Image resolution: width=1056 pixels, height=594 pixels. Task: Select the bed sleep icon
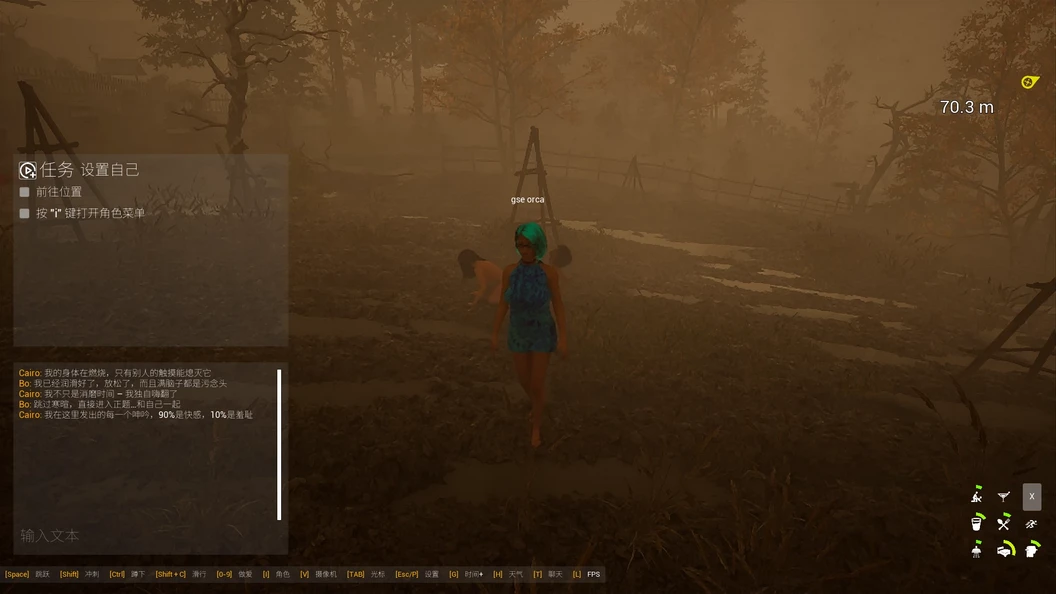click(1005, 549)
